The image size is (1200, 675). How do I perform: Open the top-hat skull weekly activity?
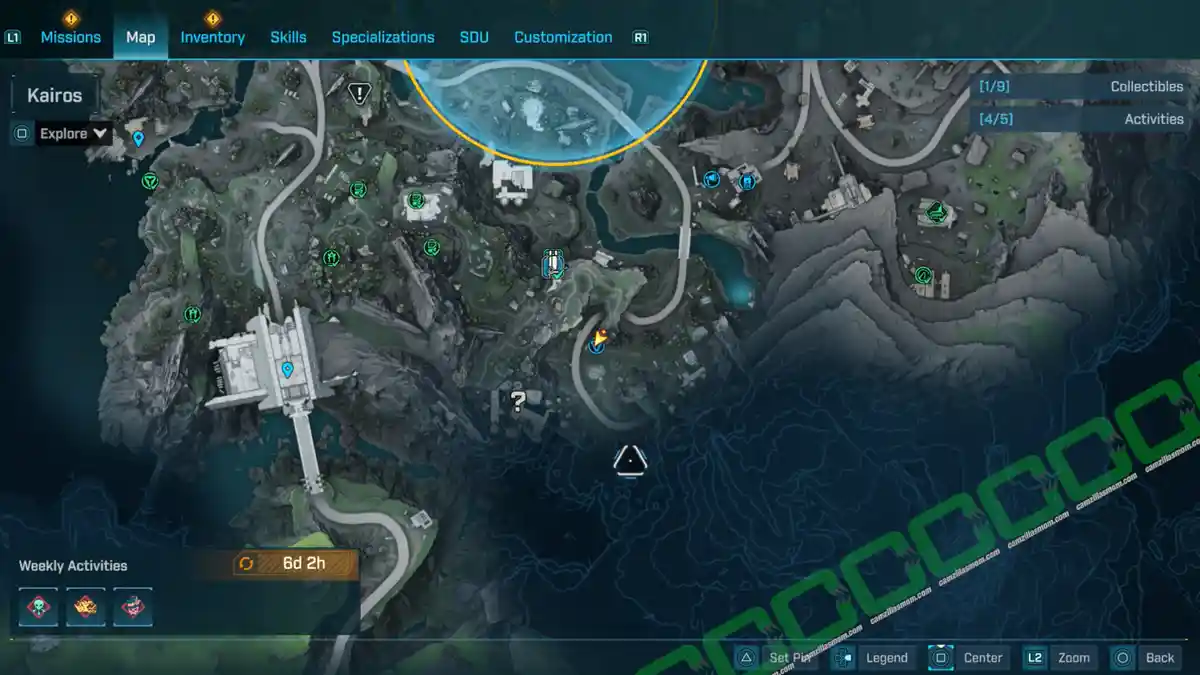[x=132, y=607]
